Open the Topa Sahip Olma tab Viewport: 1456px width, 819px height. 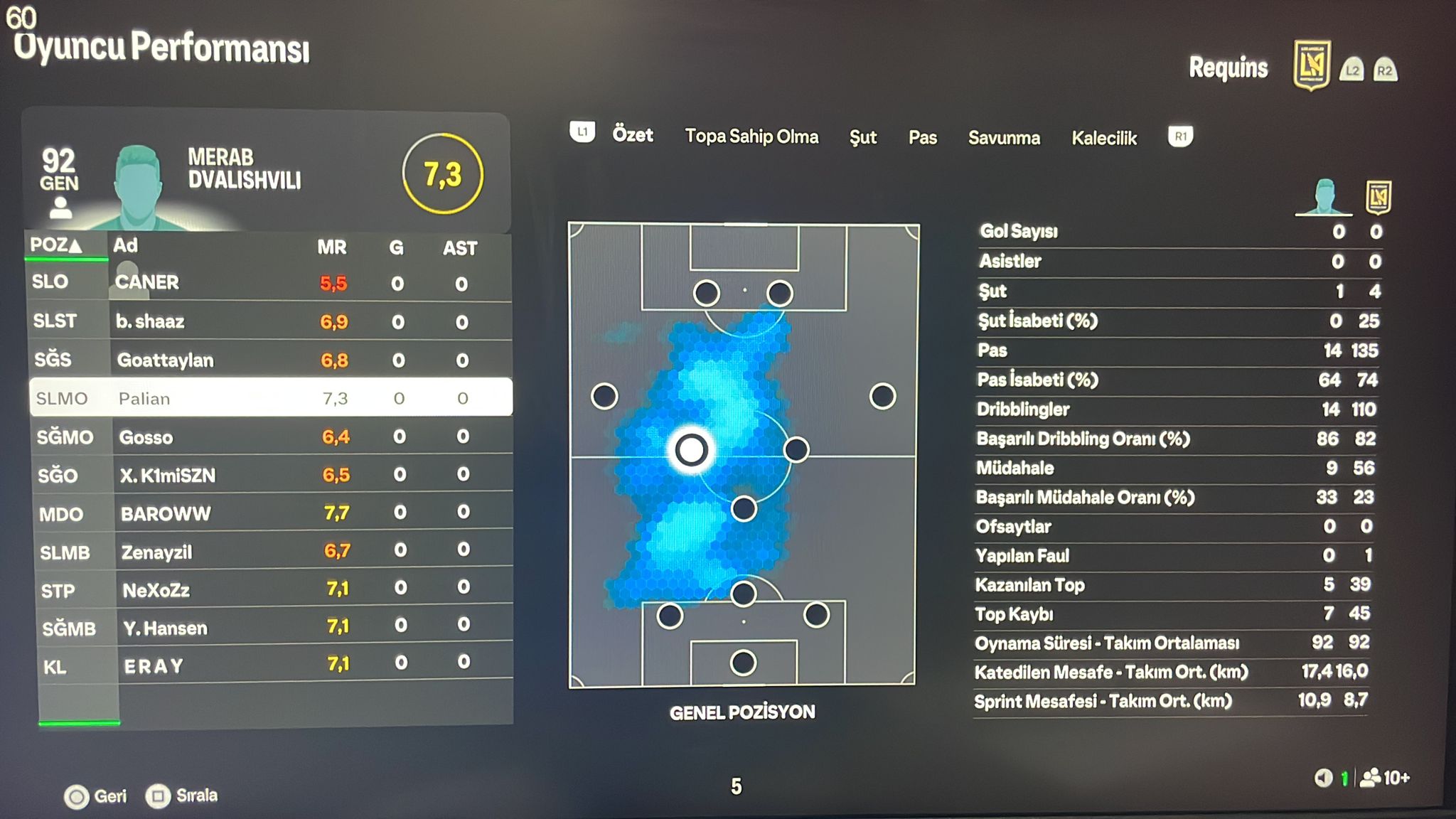pyautogui.click(x=751, y=136)
